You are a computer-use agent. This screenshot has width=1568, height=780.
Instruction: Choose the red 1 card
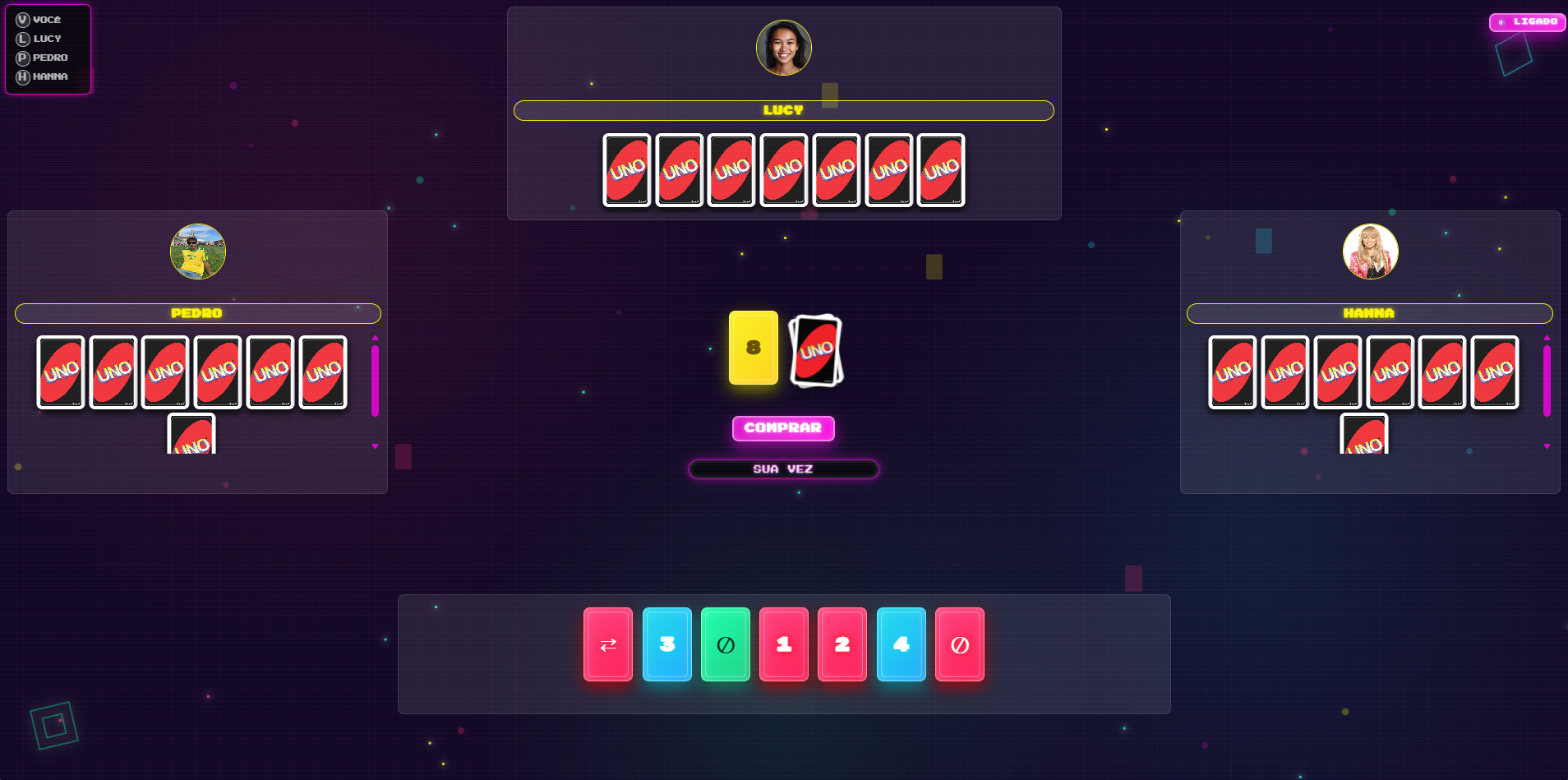[784, 644]
